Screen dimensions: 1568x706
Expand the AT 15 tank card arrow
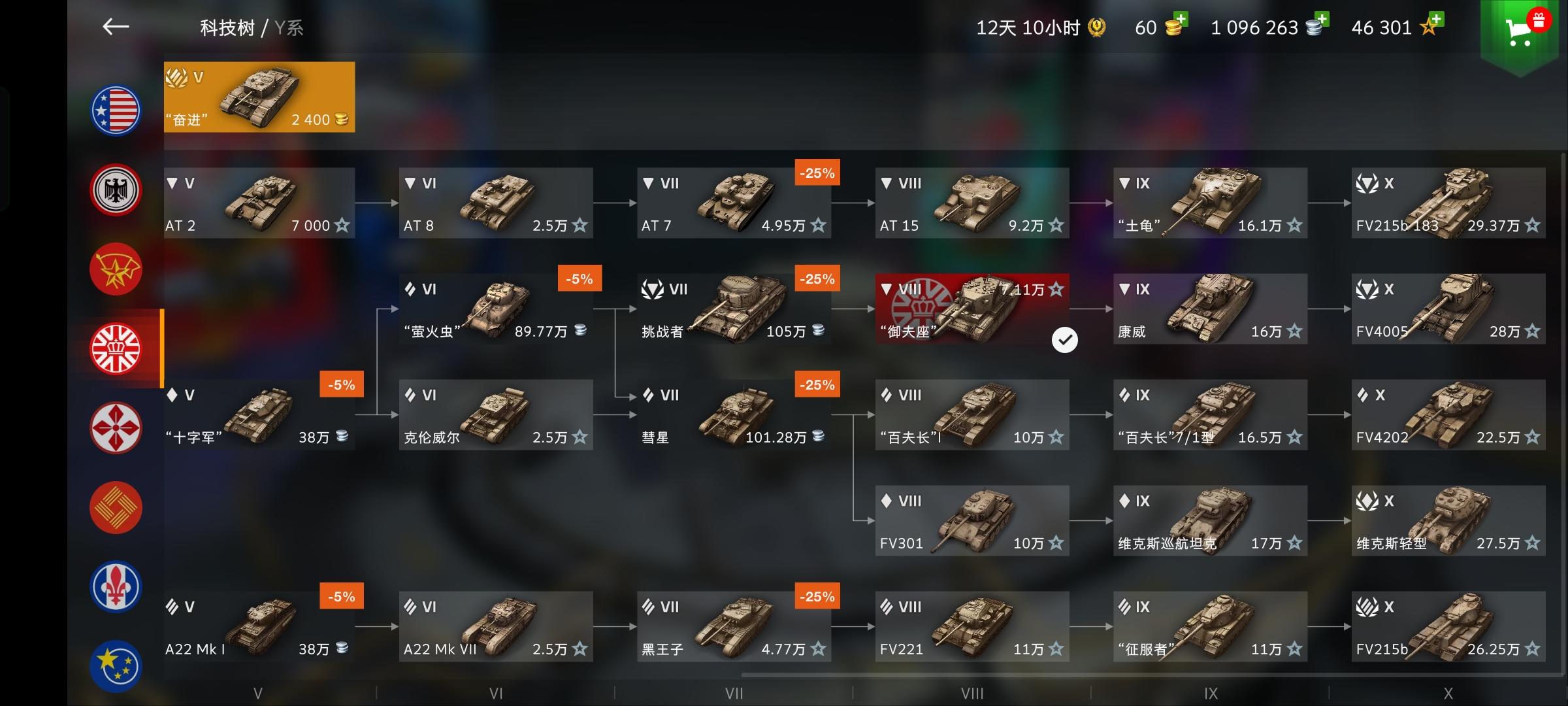[886, 184]
